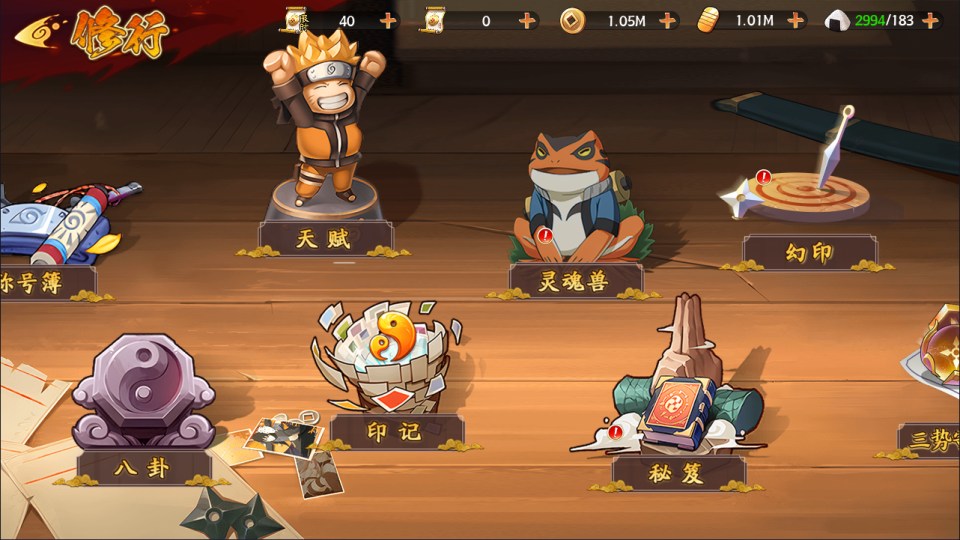Image resolution: width=960 pixels, height=540 pixels.
Task: Go back using the swirl back arrow
Action: pyautogui.click(x=38, y=31)
